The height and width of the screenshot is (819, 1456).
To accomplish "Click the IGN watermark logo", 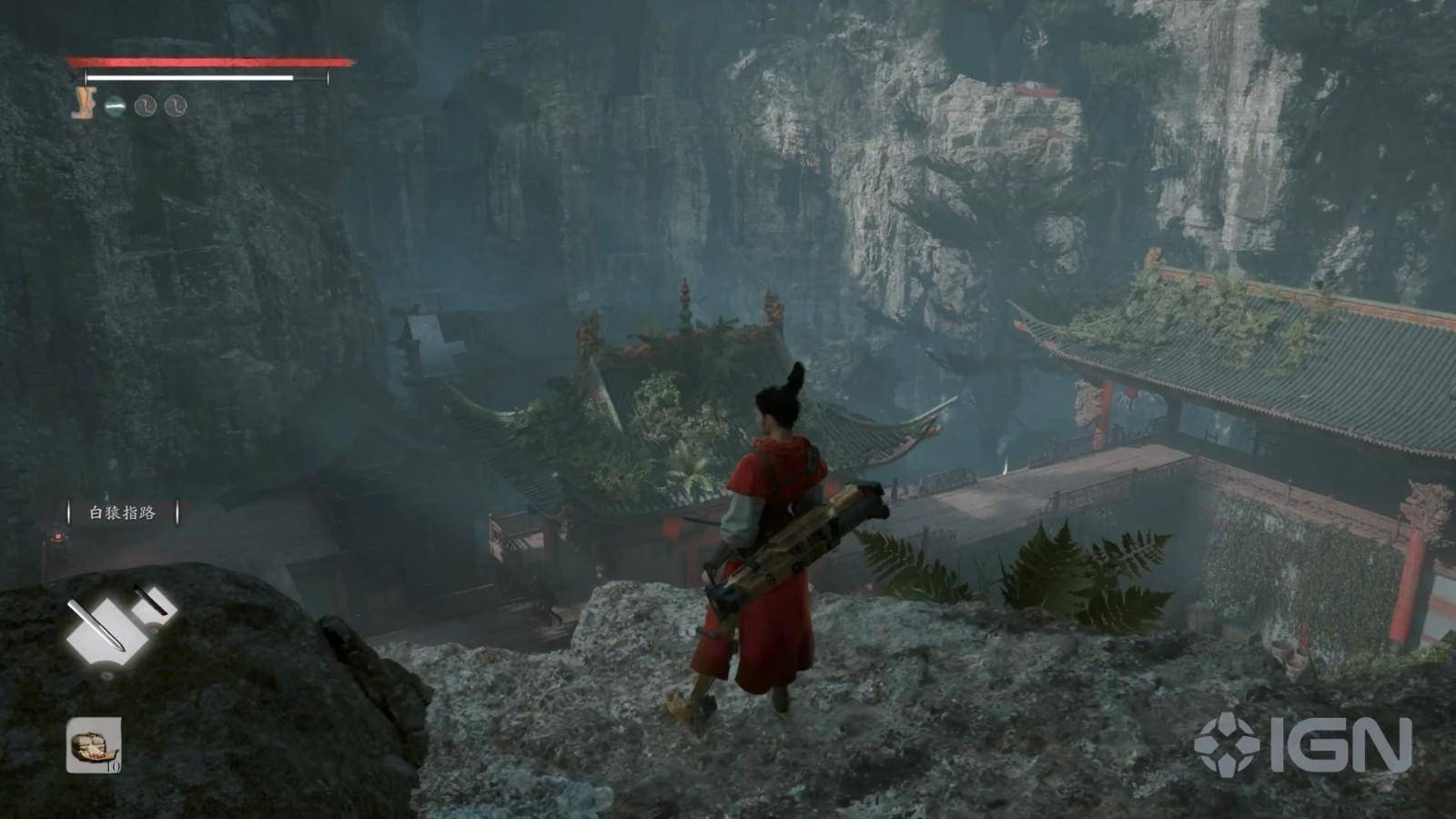I will coord(1303,744).
